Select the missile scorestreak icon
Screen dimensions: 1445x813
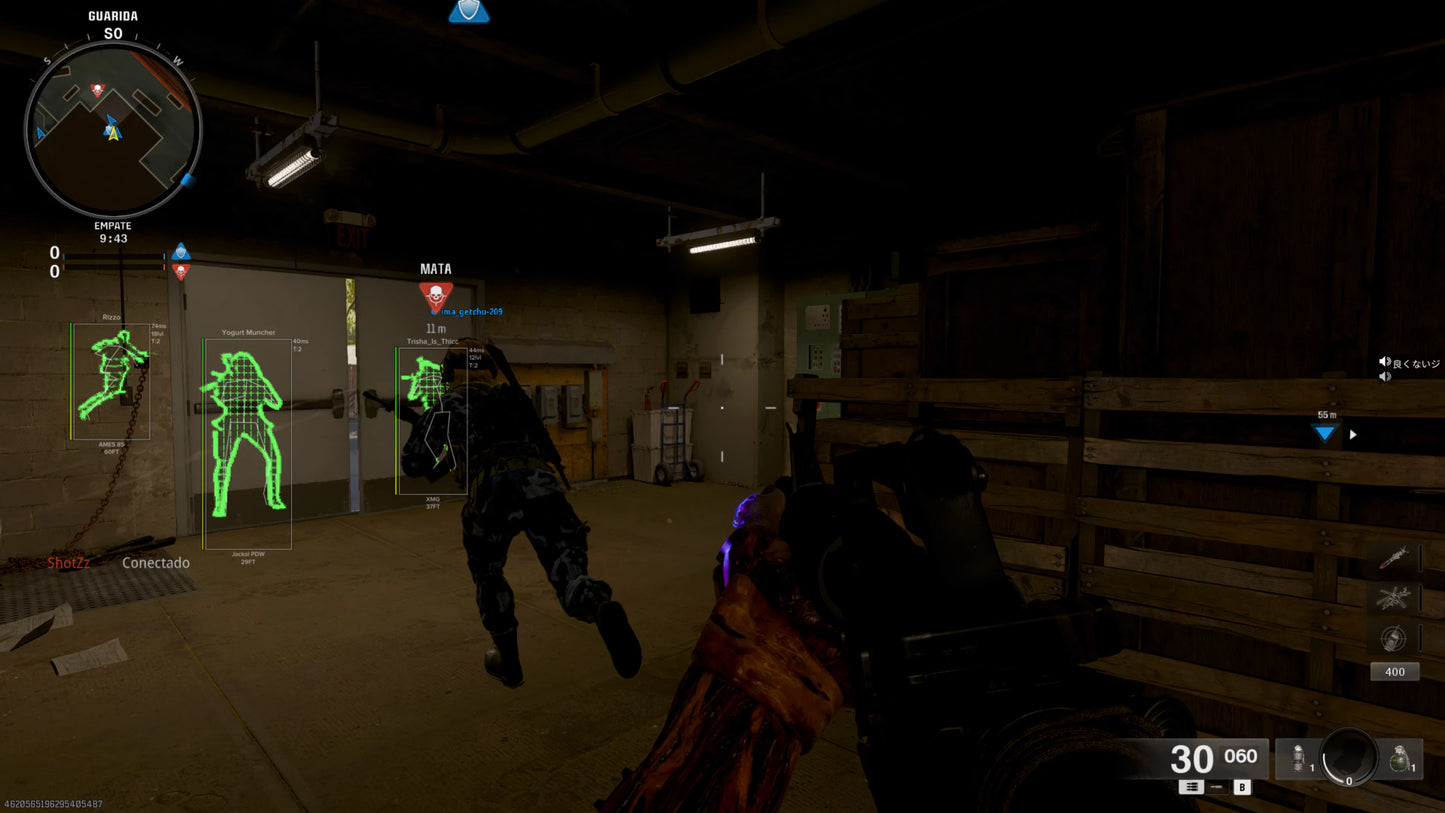coord(1395,558)
